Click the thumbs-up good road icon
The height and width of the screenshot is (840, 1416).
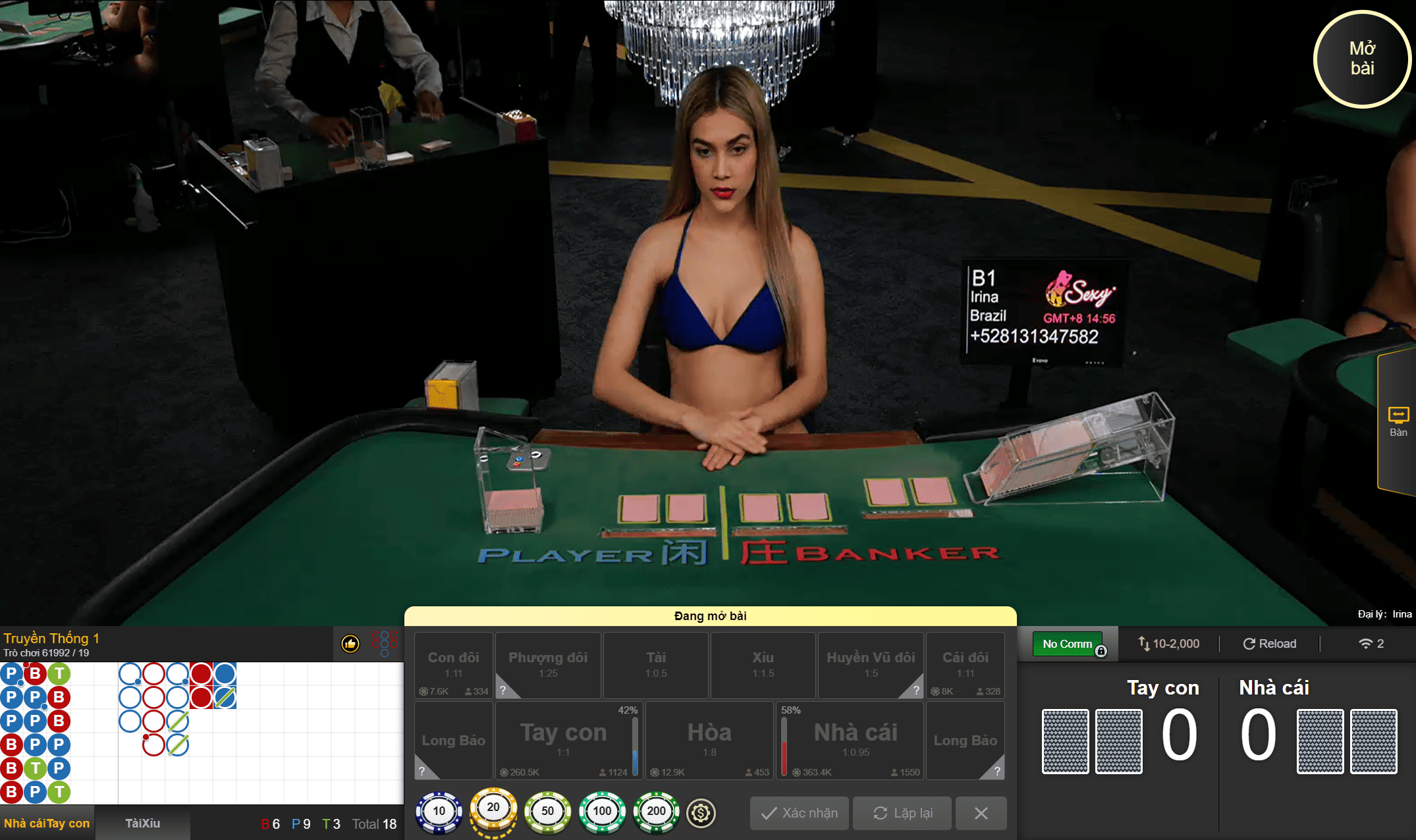(350, 643)
